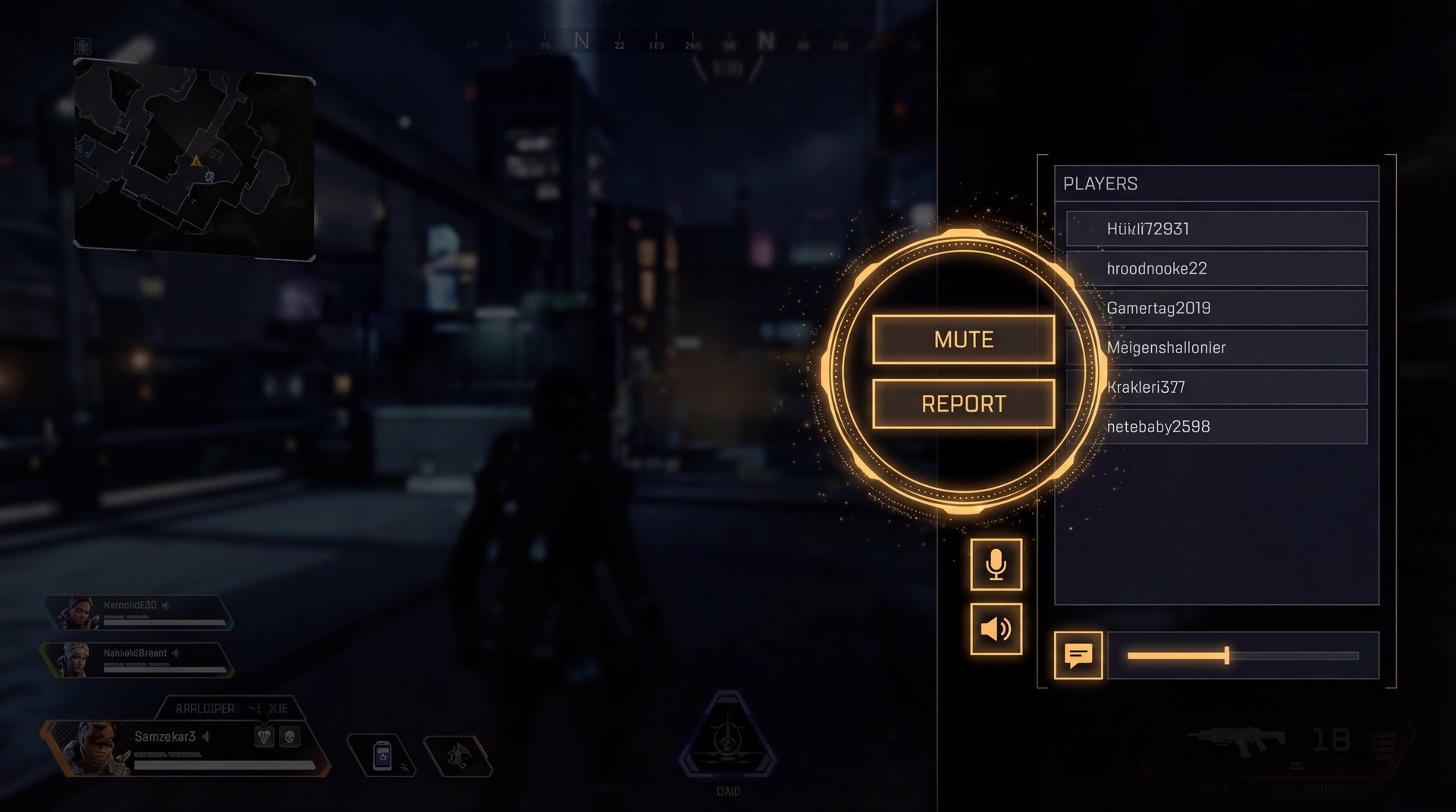This screenshot has height=812, width=1456.
Task: Toggle the speaker sound button
Action: pos(996,629)
